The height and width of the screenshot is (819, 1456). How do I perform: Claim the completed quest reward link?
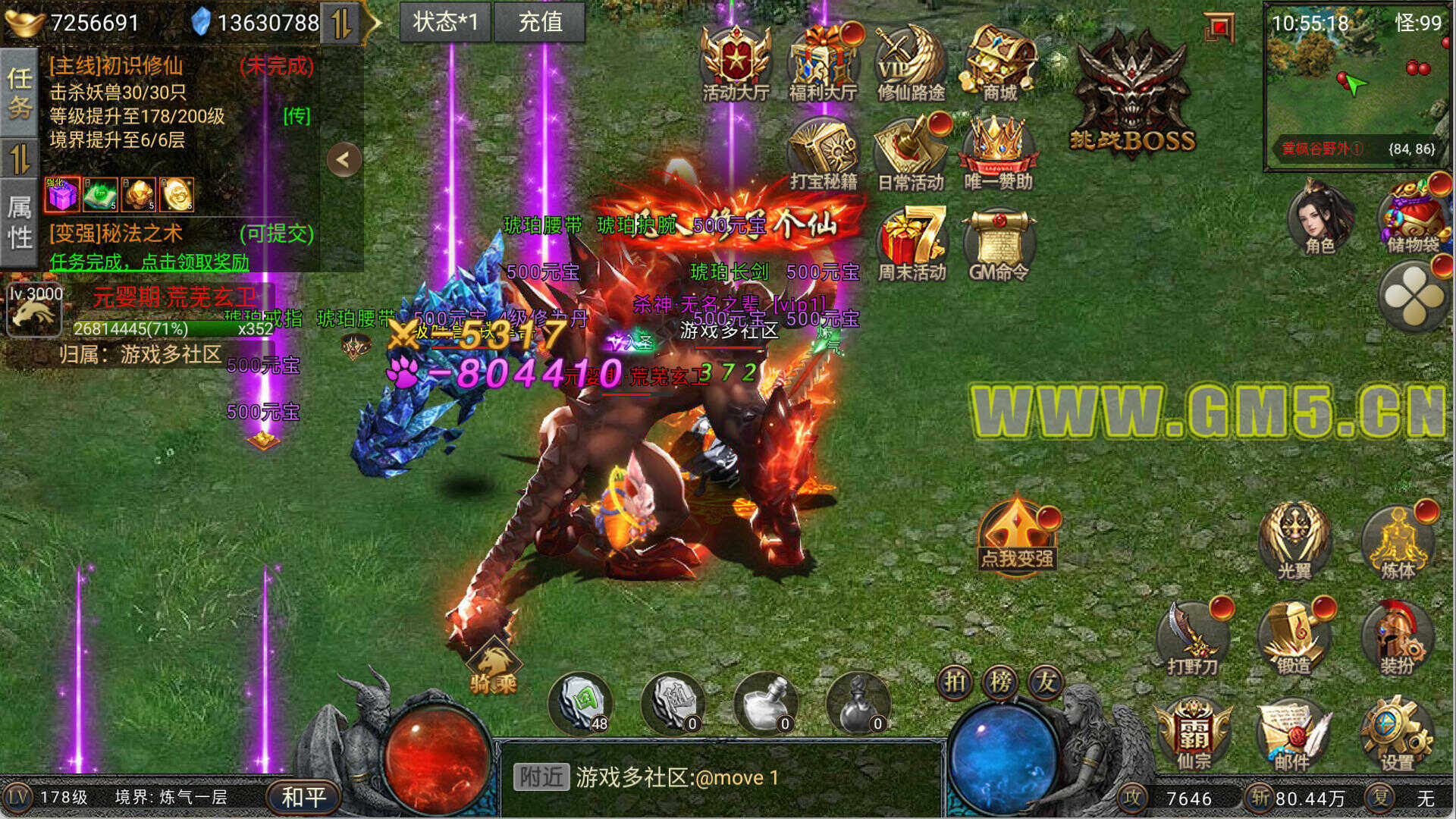pyautogui.click(x=149, y=262)
